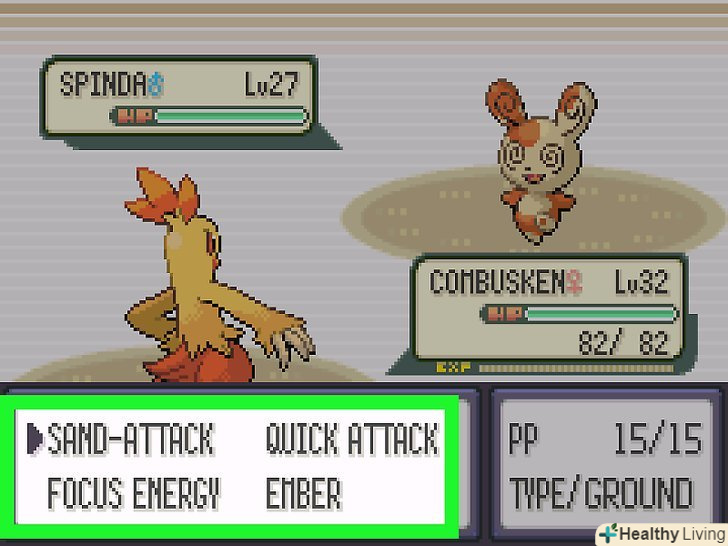Click the Healthy Living watermark logo

pos(660,533)
